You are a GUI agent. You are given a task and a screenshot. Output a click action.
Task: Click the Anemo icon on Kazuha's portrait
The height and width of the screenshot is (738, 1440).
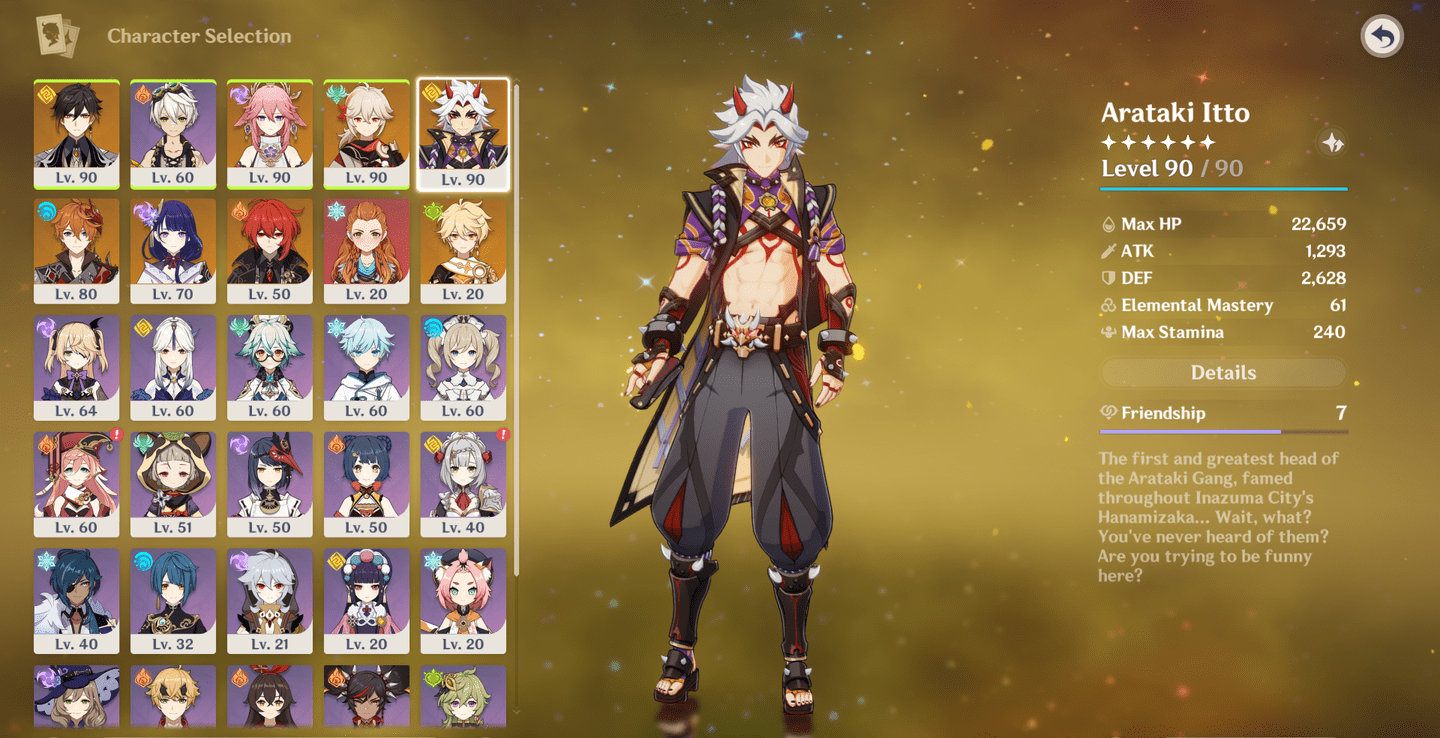(x=338, y=94)
